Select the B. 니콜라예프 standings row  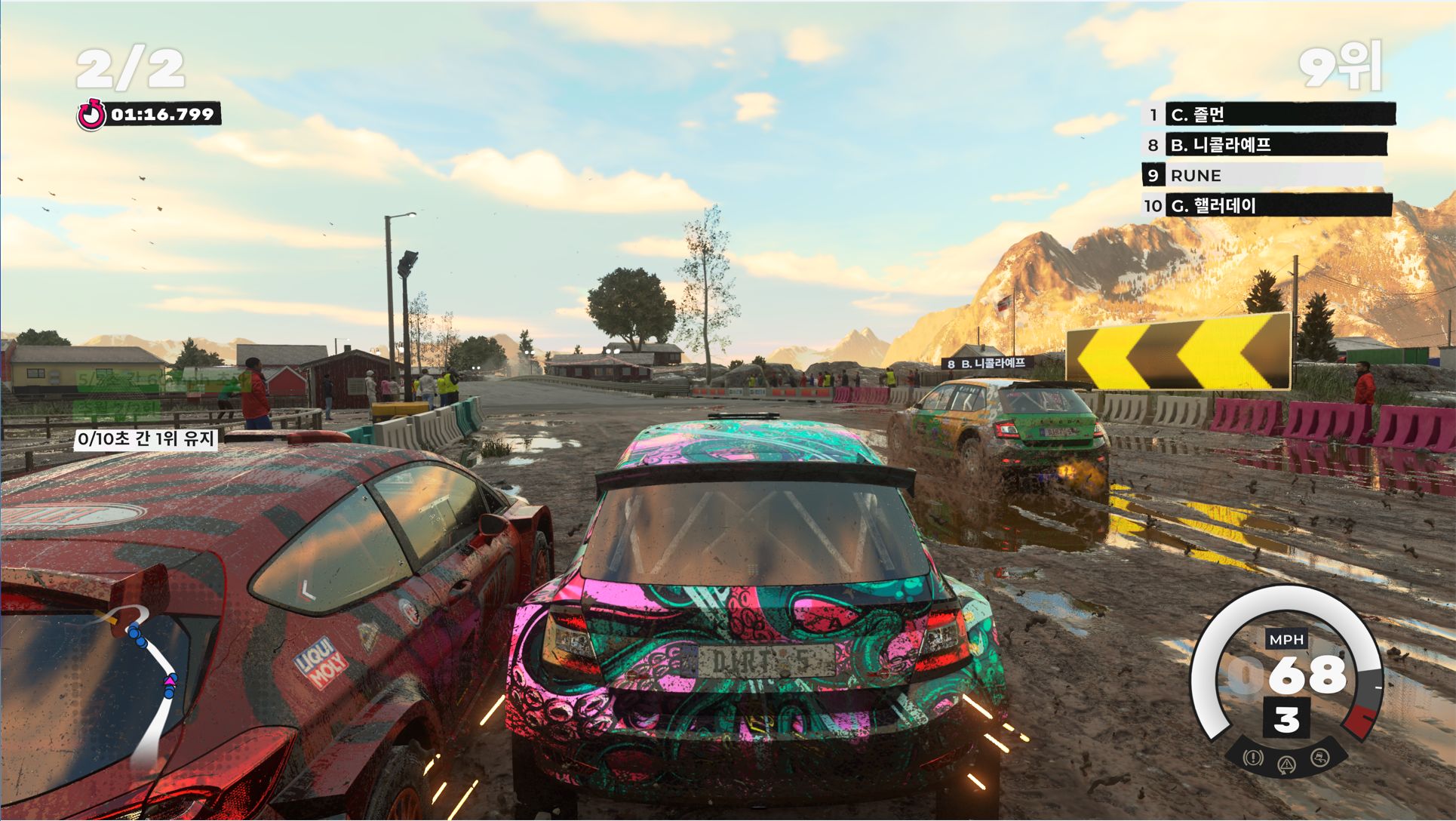(x=1275, y=145)
